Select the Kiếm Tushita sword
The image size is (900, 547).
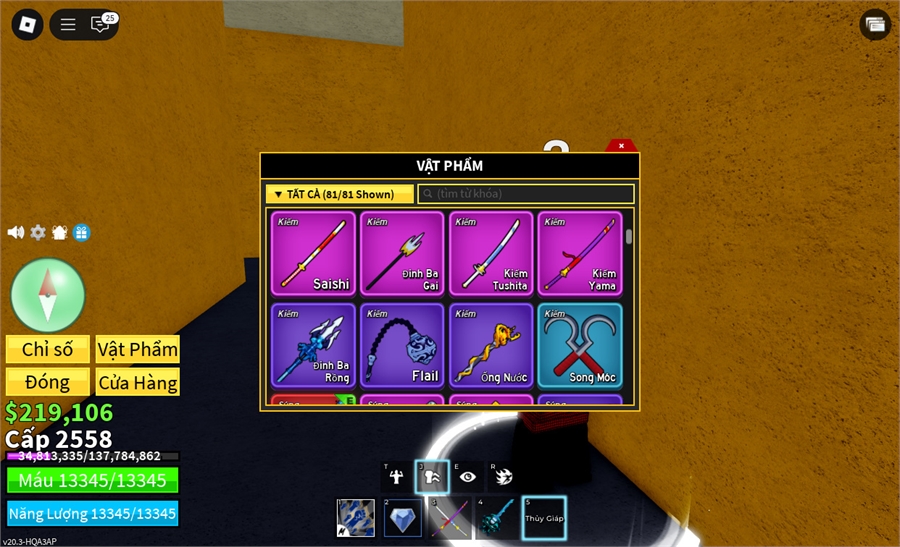492,253
